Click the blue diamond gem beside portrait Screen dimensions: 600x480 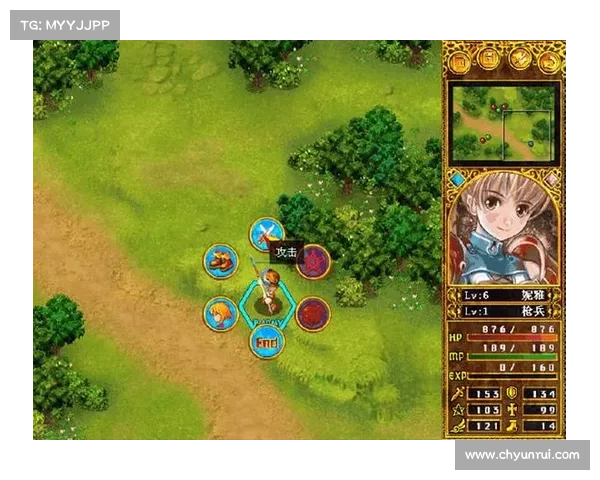point(458,180)
